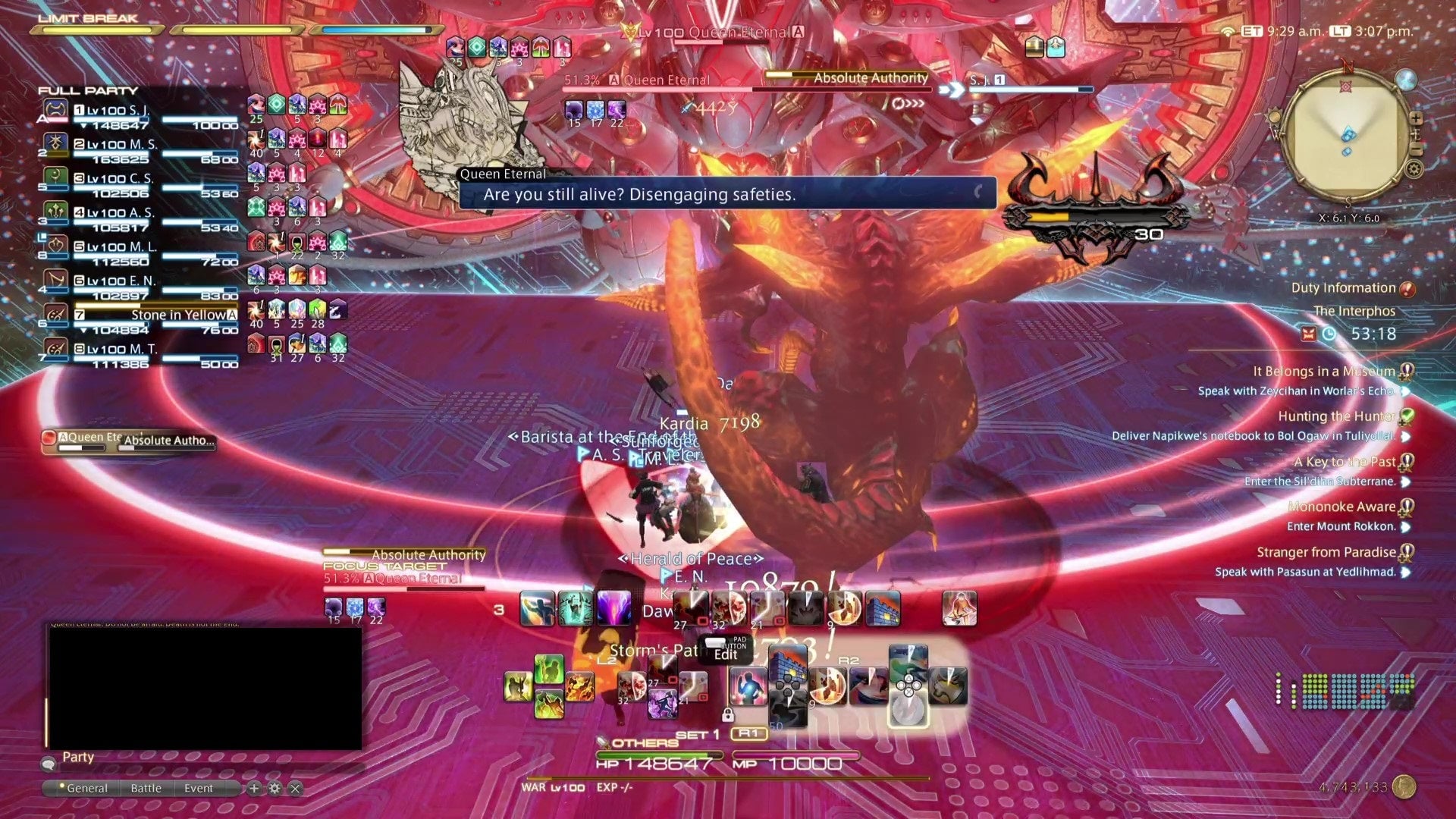This screenshot has height=819, width=1456.
Task: Click the red rage icon beside the duty timer
Action: point(1309,334)
